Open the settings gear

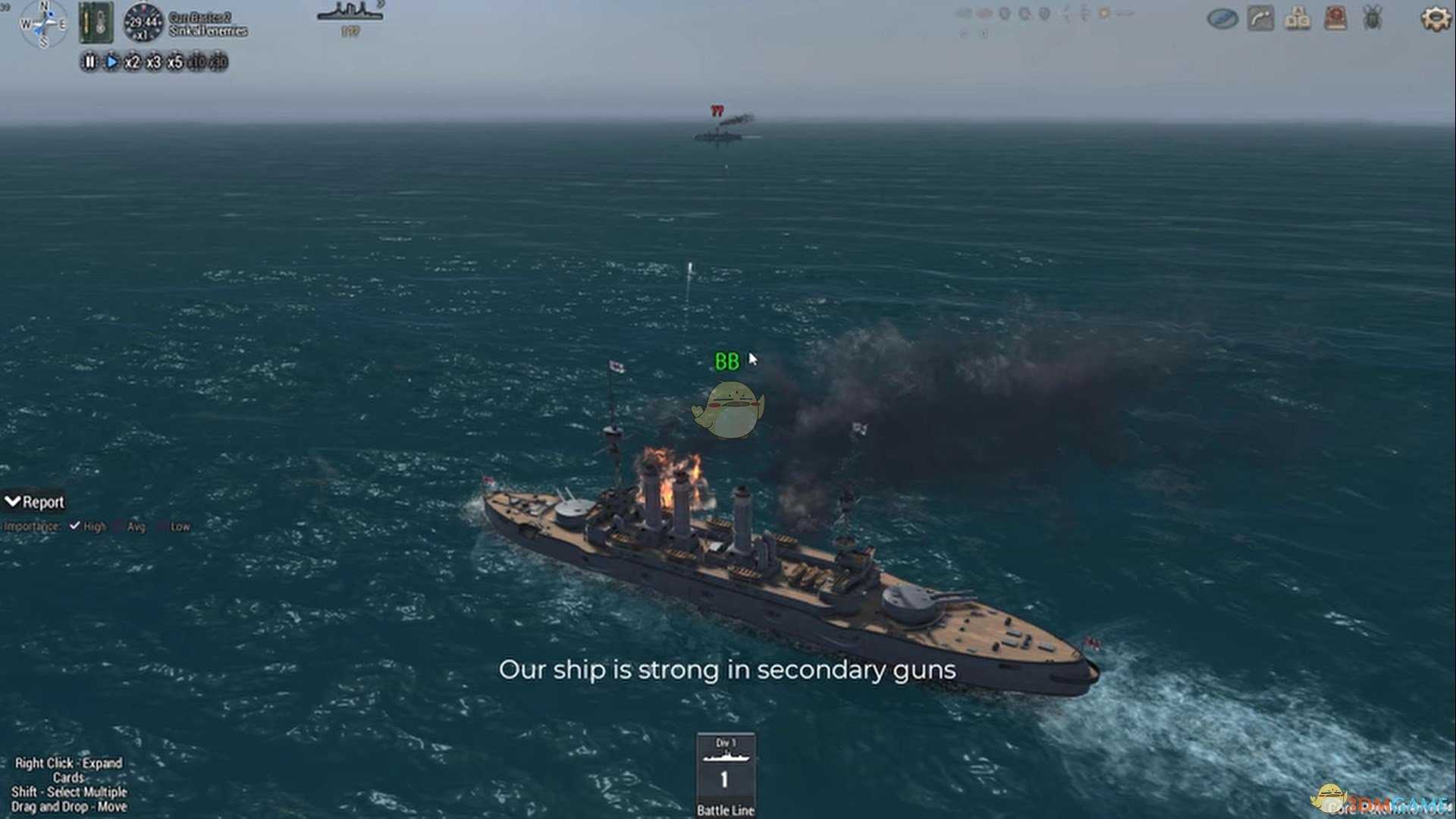click(x=1435, y=18)
